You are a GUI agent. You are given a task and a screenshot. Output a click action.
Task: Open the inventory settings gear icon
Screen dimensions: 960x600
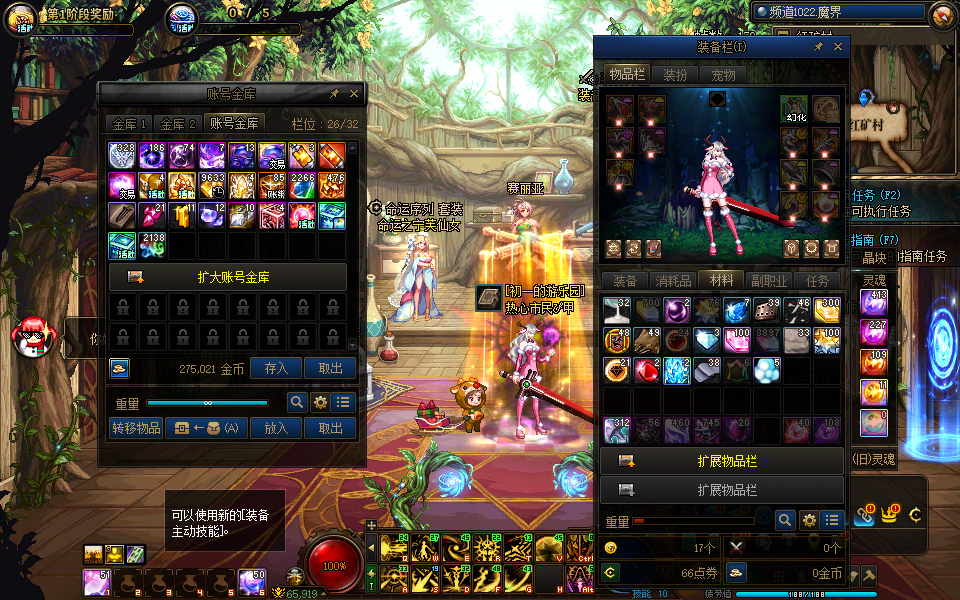(x=809, y=520)
